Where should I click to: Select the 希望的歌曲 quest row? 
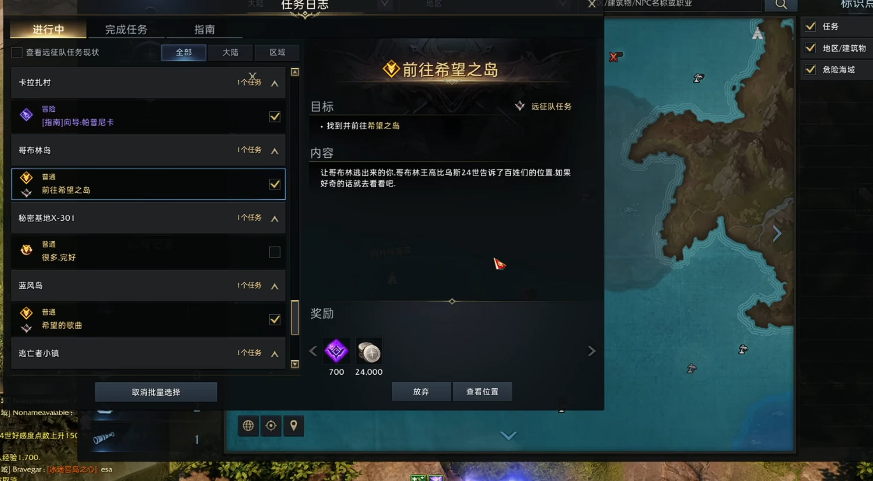[140, 319]
